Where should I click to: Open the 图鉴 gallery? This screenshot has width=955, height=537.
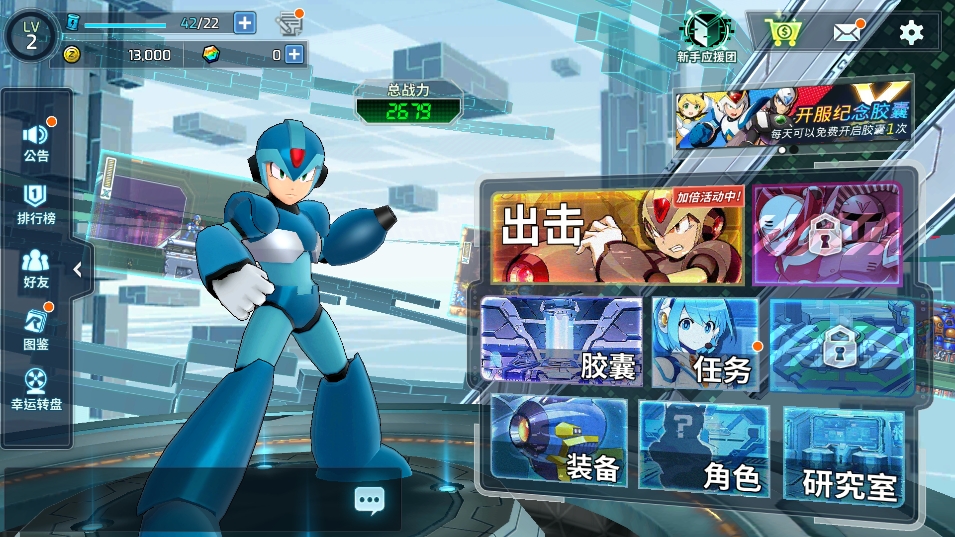click(x=37, y=330)
